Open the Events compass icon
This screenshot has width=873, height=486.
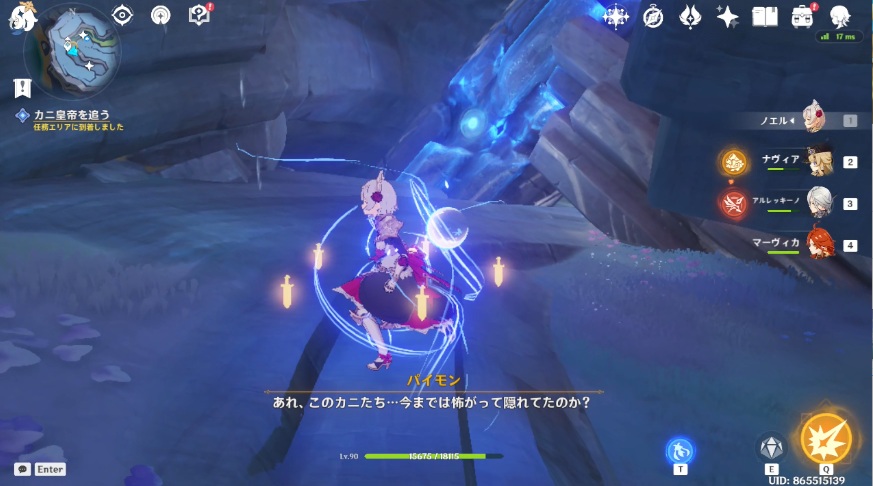[653, 17]
